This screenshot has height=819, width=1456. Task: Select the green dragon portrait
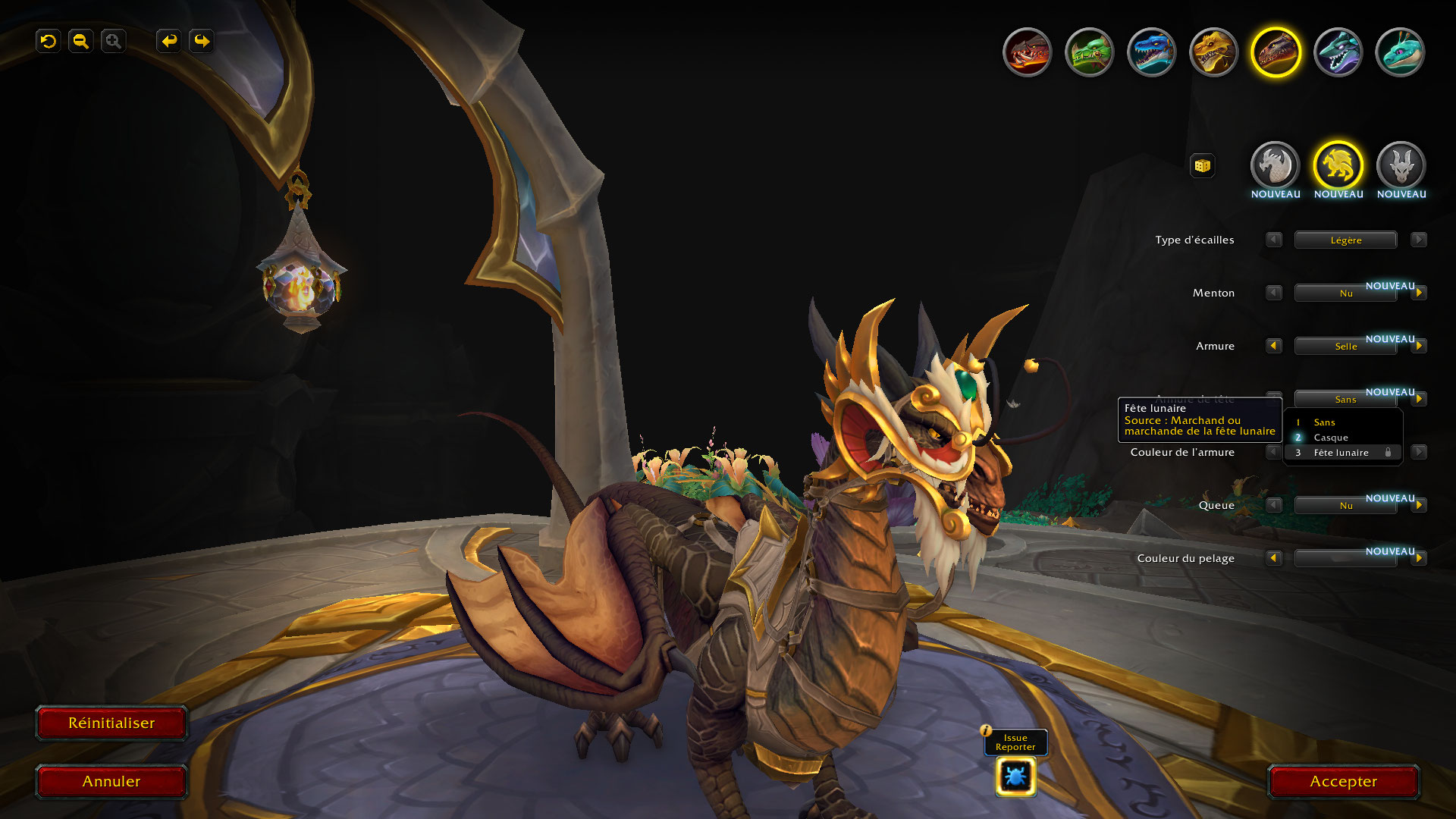[x=1090, y=52]
